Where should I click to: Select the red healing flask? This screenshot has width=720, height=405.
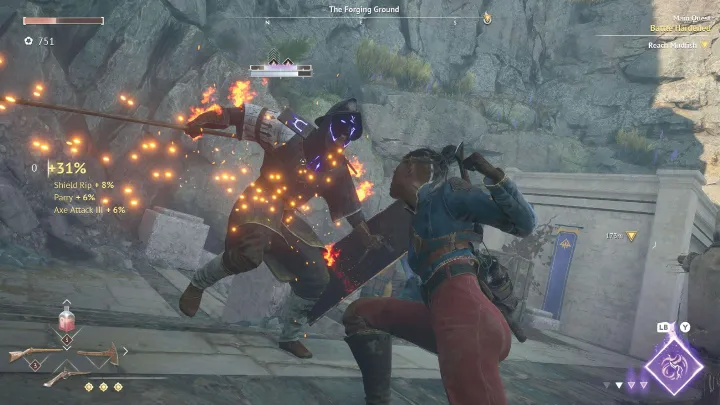click(x=68, y=320)
